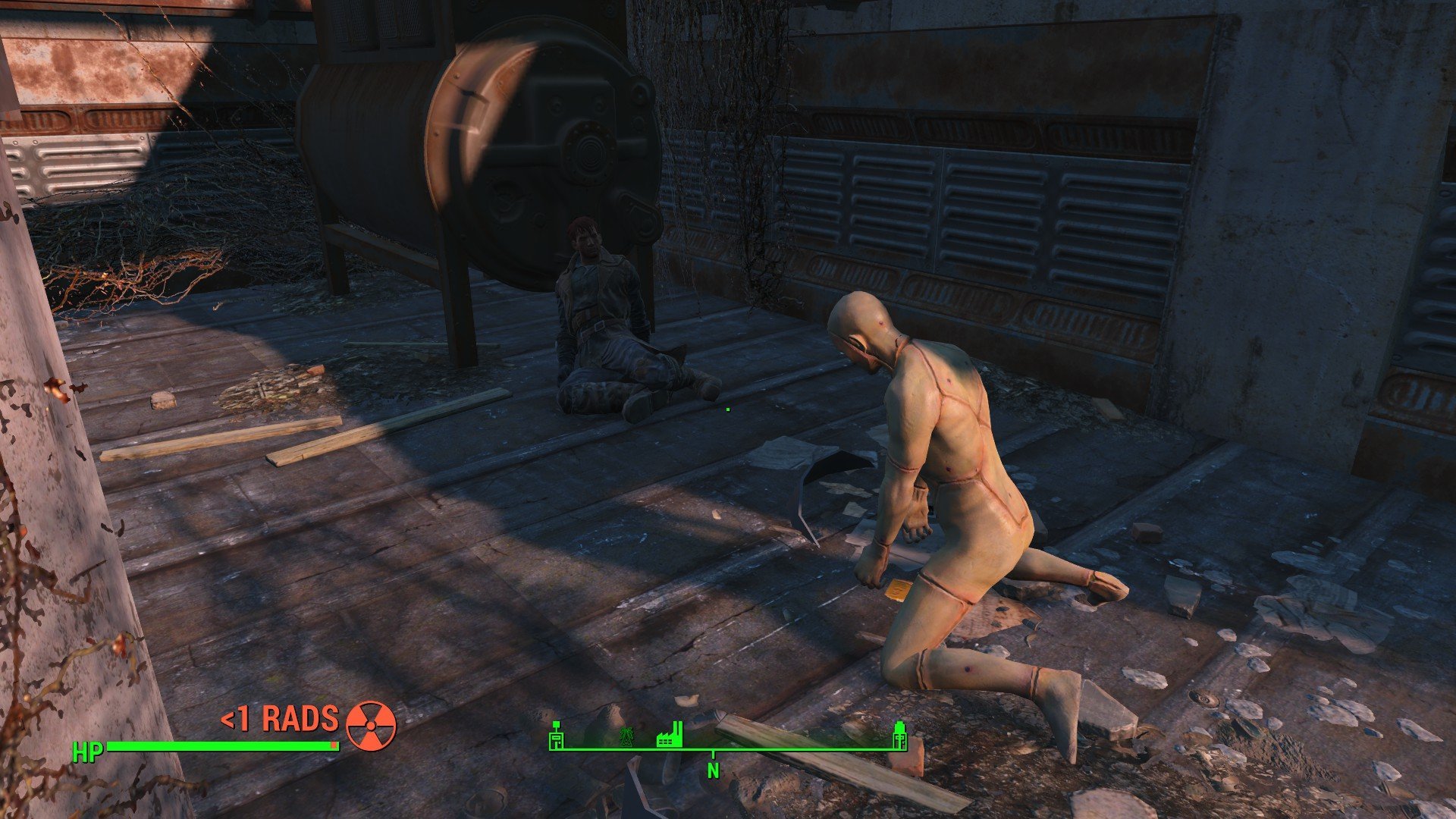Click the leftmost building marker on the compass
Viewport: 1456px width, 819px height.
[x=556, y=734]
